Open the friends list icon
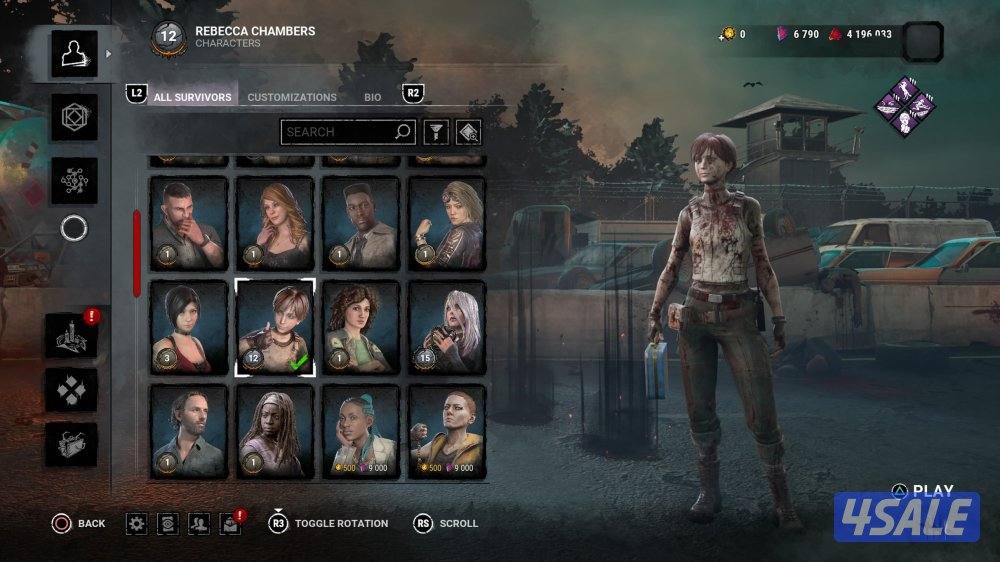The height and width of the screenshot is (562, 1000). point(199,523)
